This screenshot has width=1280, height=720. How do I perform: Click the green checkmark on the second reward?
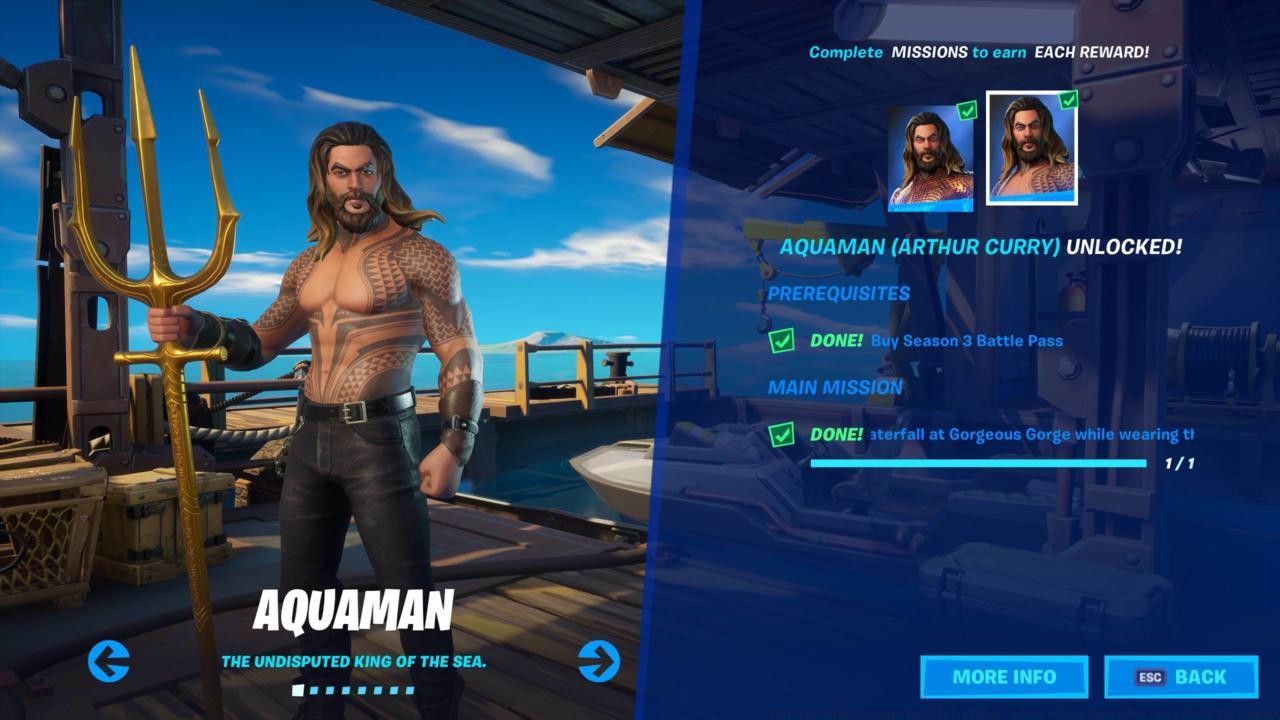click(x=1069, y=100)
